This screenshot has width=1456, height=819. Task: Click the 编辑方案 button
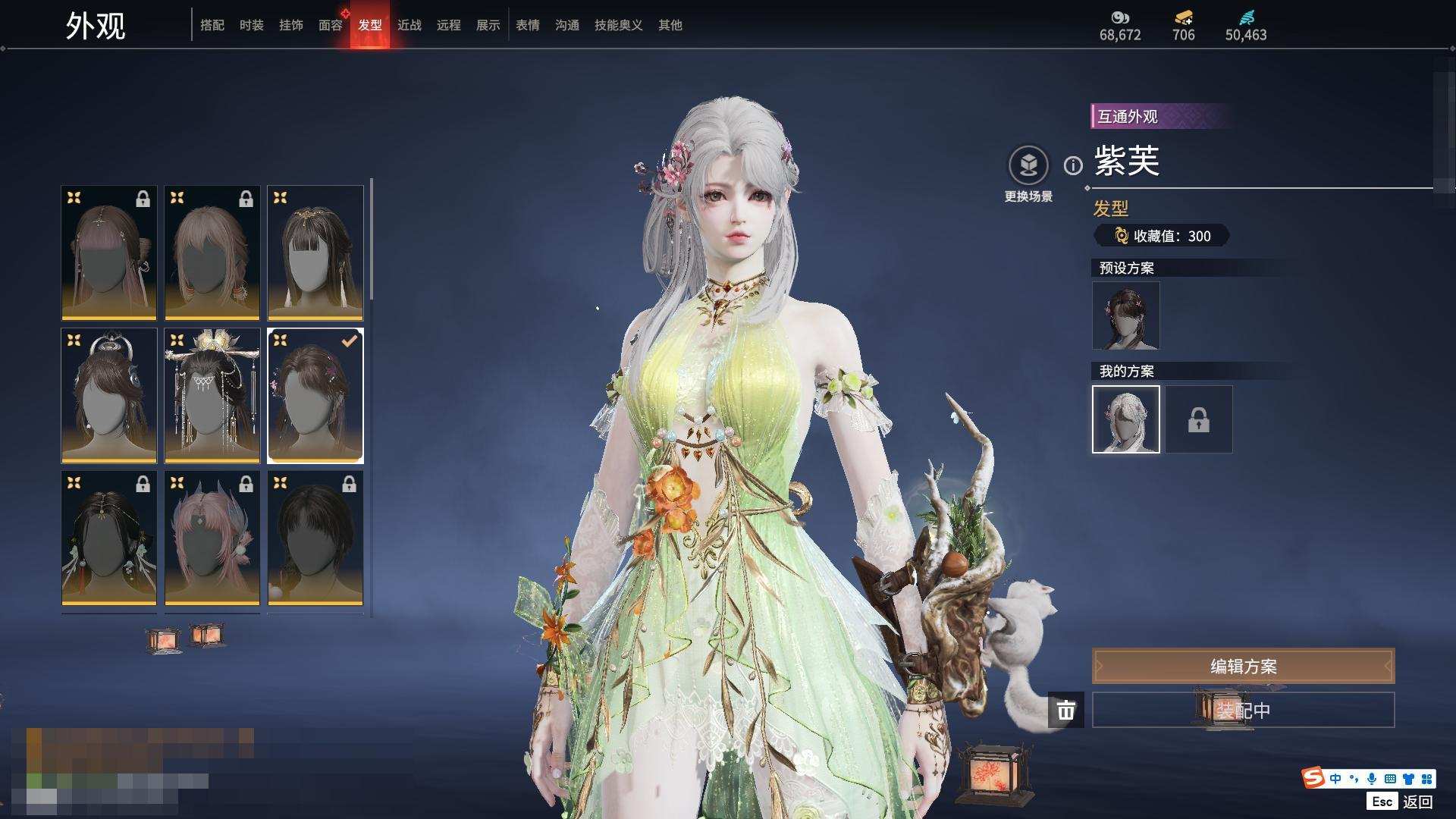1243,666
